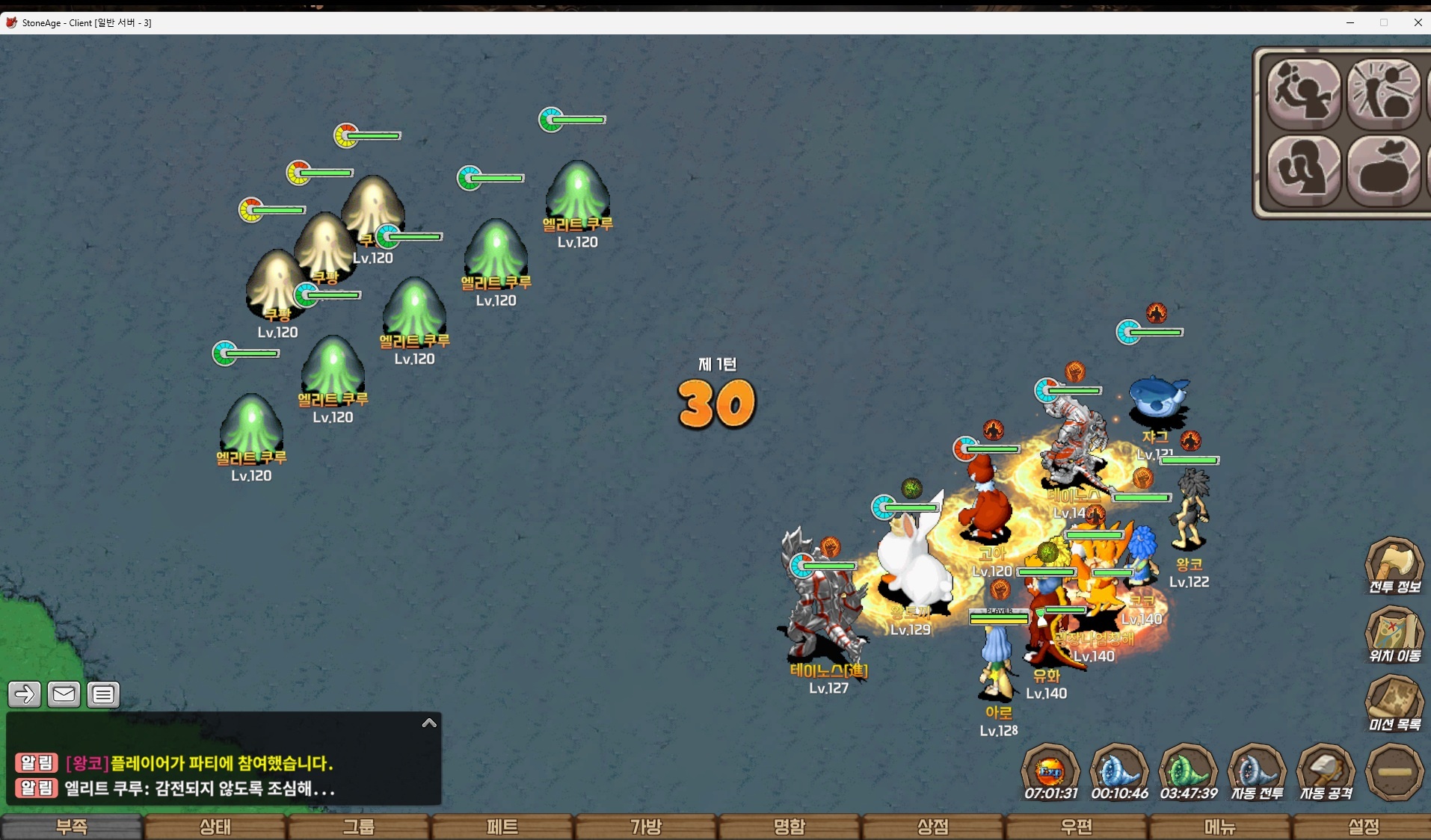Select the 그룹 (Group) menu button
The height and width of the screenshot is (840, 1431).
click(x=359, y=827)
